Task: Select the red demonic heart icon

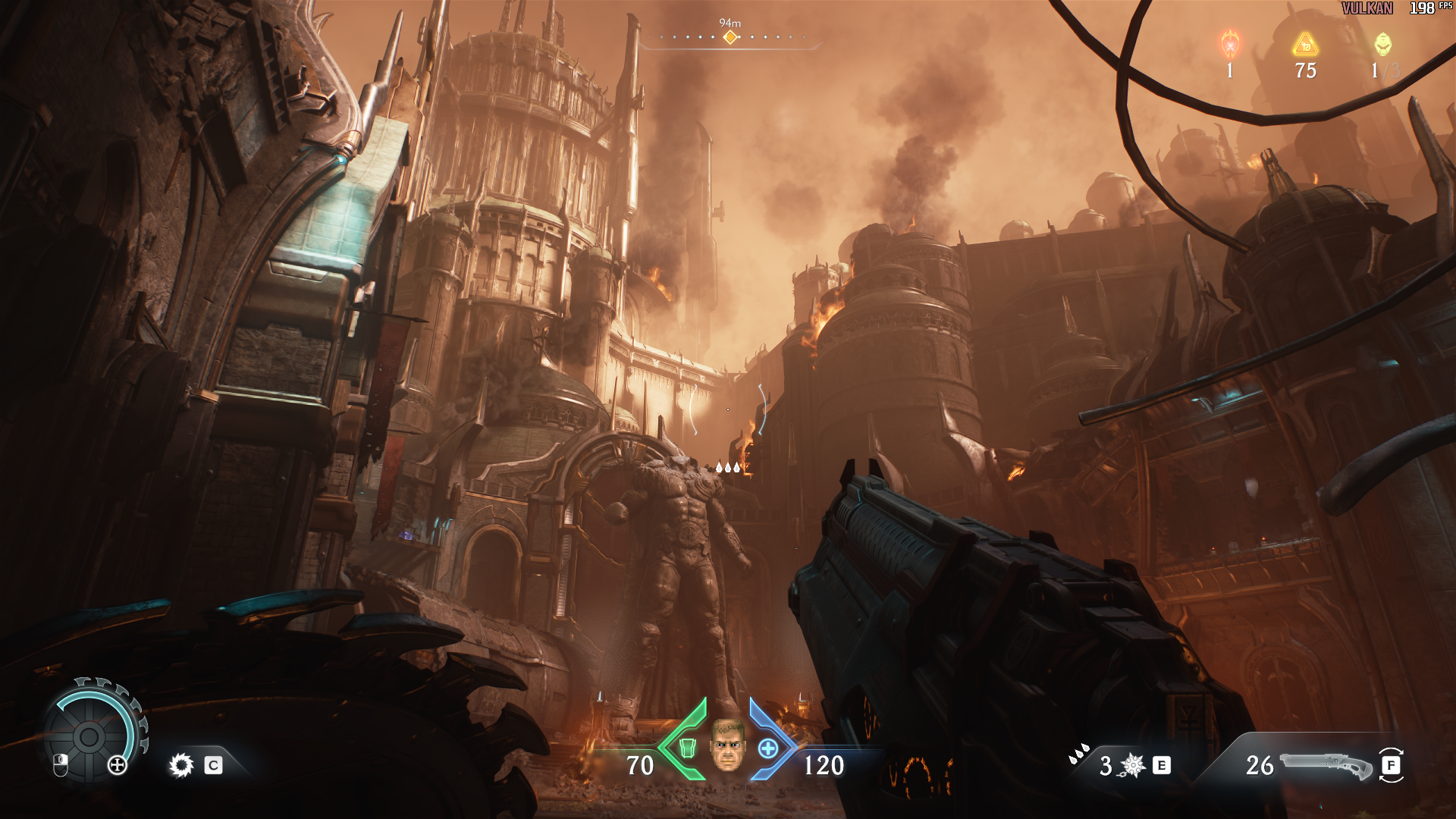Action: [1230, 45]
